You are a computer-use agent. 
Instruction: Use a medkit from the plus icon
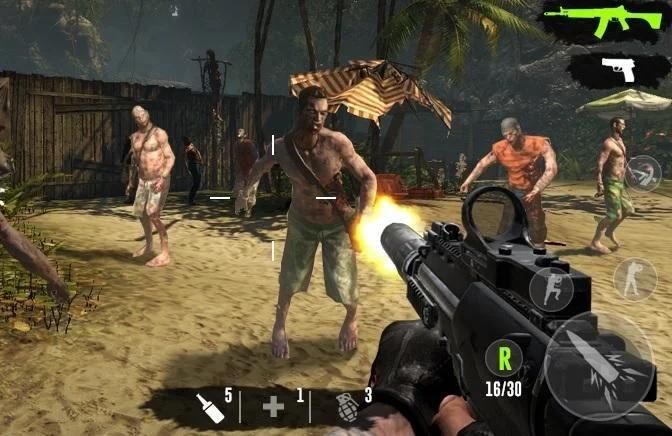click(x=274, y=406)
